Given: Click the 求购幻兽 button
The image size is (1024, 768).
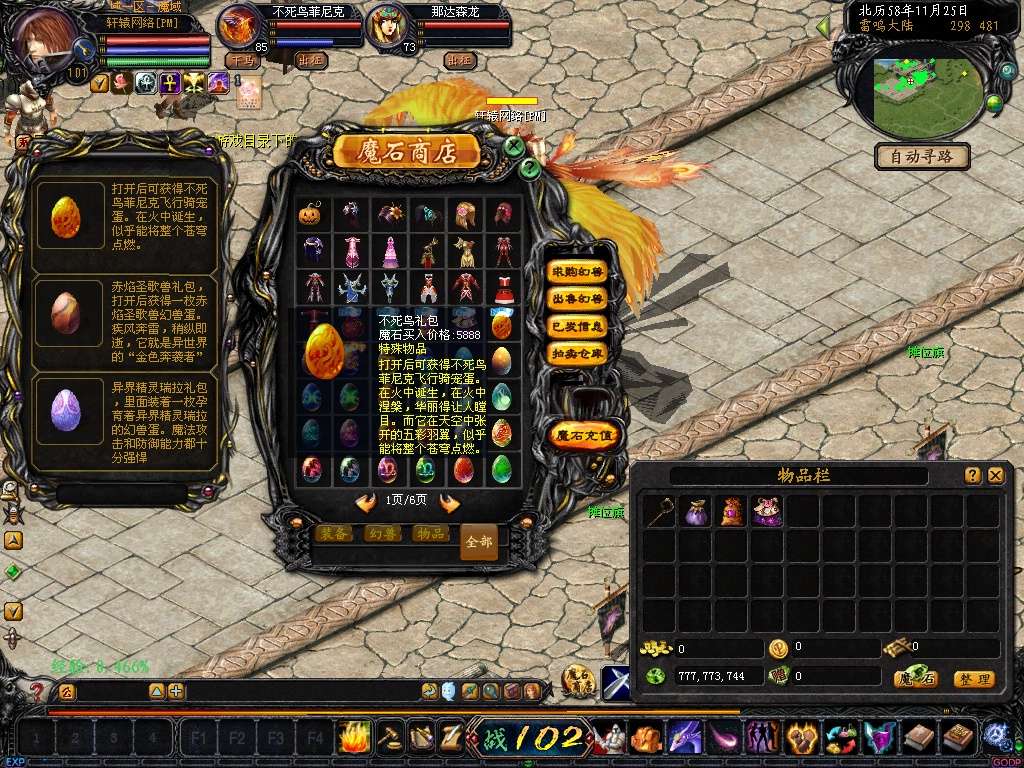Looking at the screenshot, I should tap(578, 272).
